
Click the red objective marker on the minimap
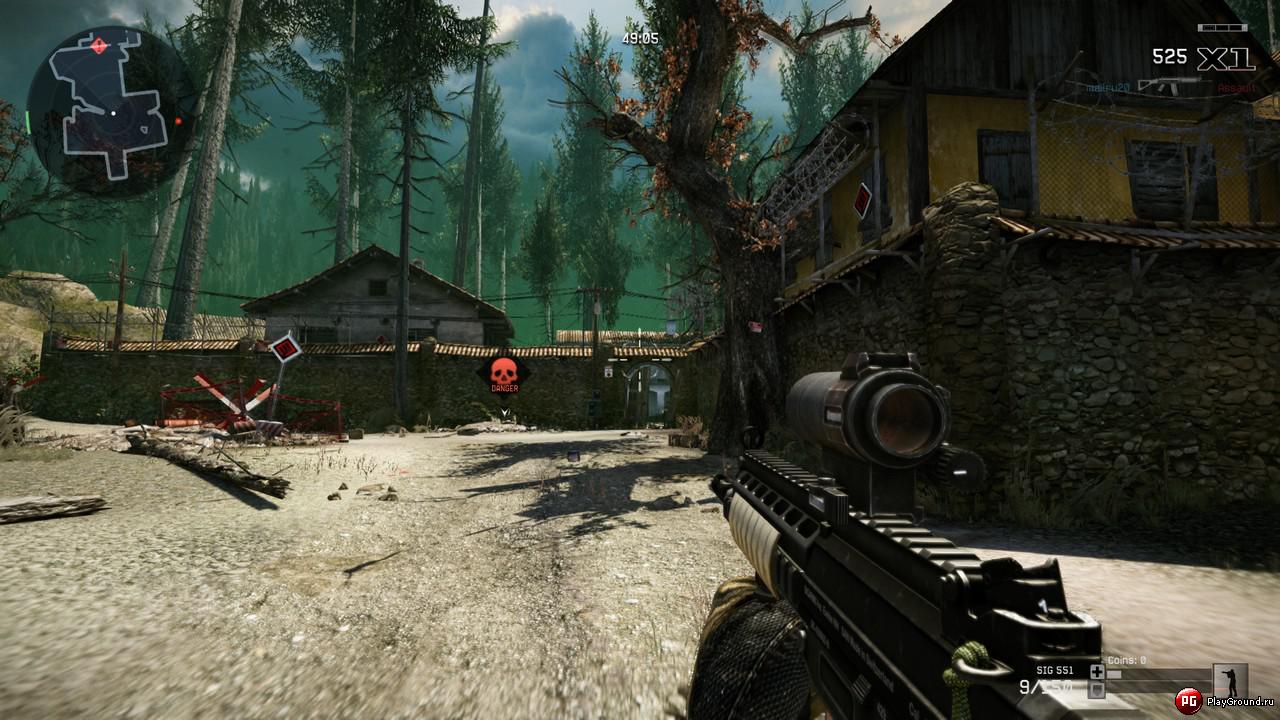tap(100, 44)
